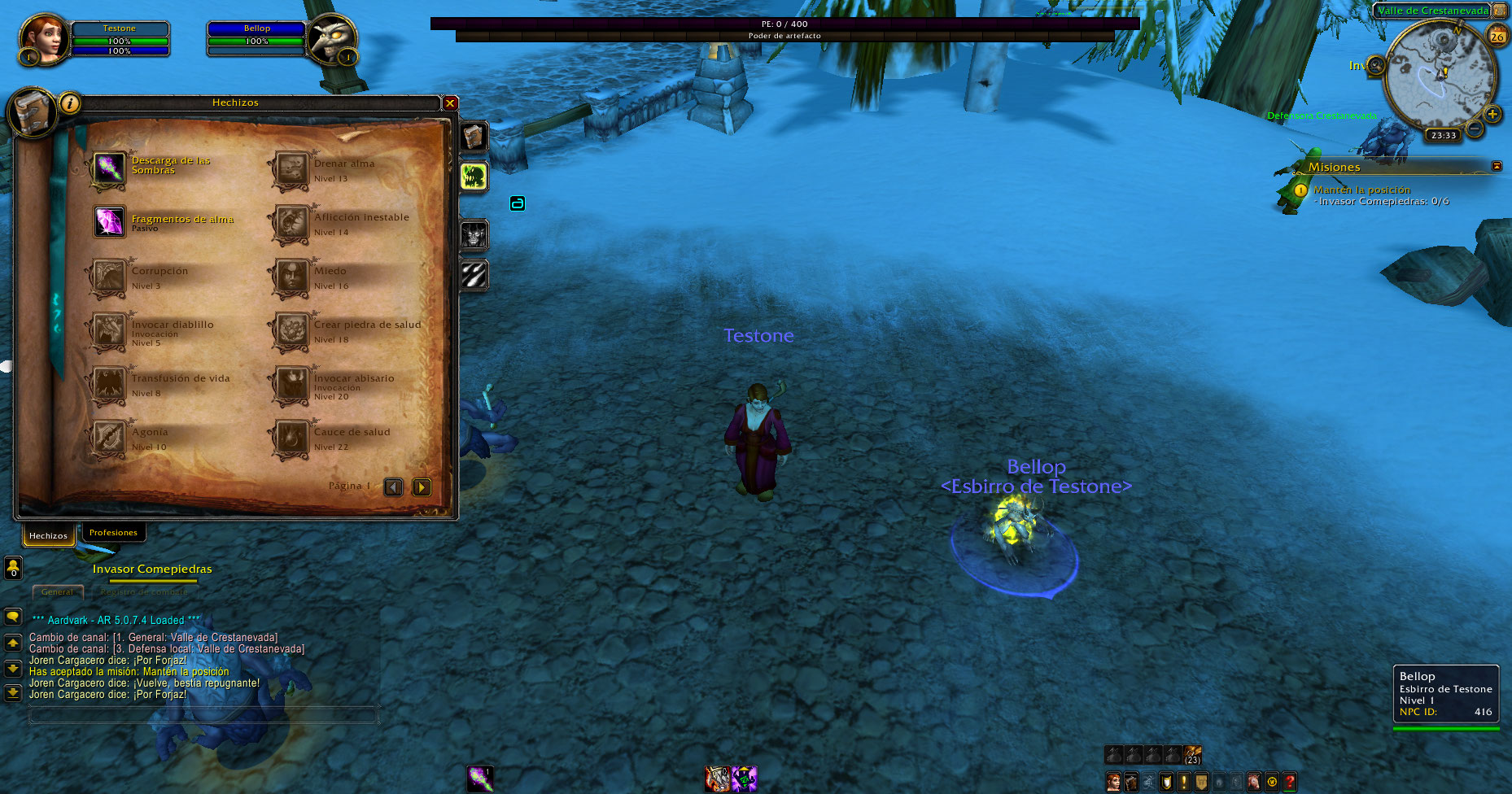Select the Descarga de las Sombras spell
Image resolution: width=1512 pixels, height=794 pixels.
[x=109, y=168]
